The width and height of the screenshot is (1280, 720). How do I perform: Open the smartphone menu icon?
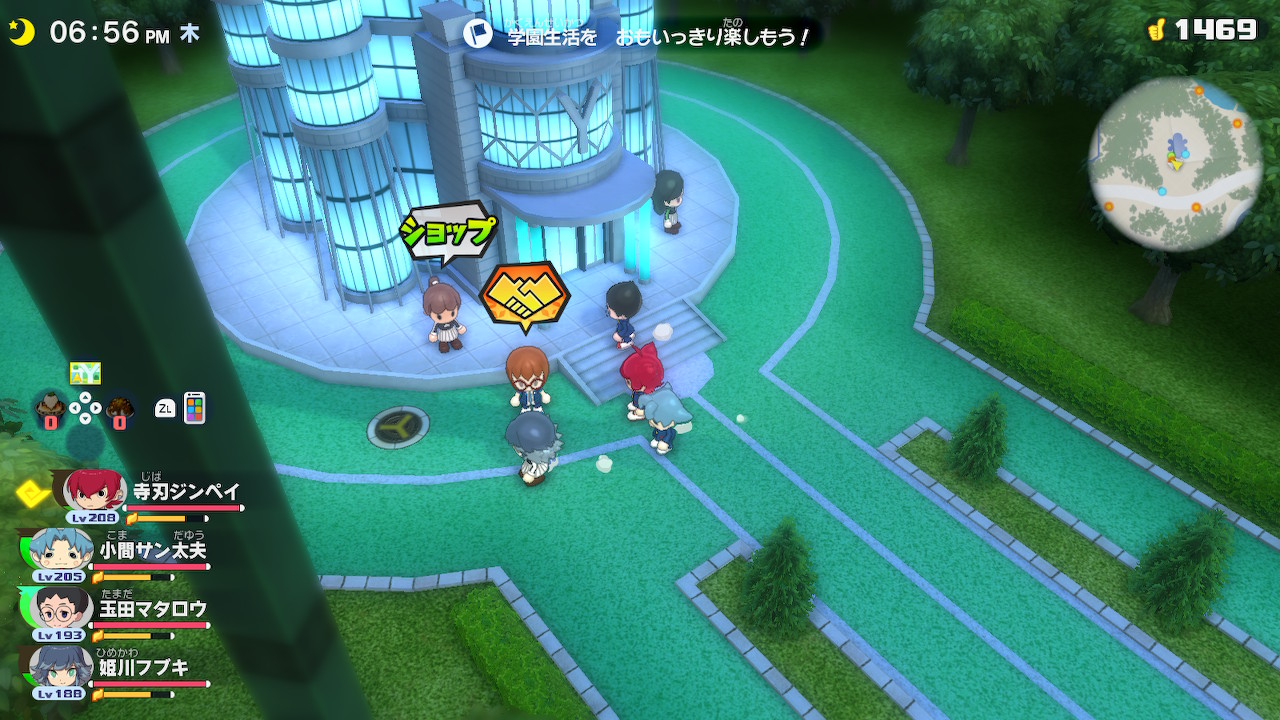pos(194,408)
